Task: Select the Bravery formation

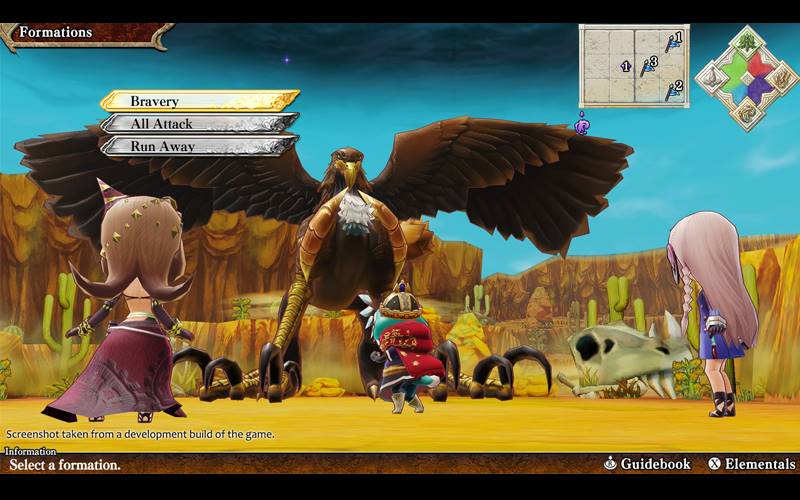Action: (198, 101)
